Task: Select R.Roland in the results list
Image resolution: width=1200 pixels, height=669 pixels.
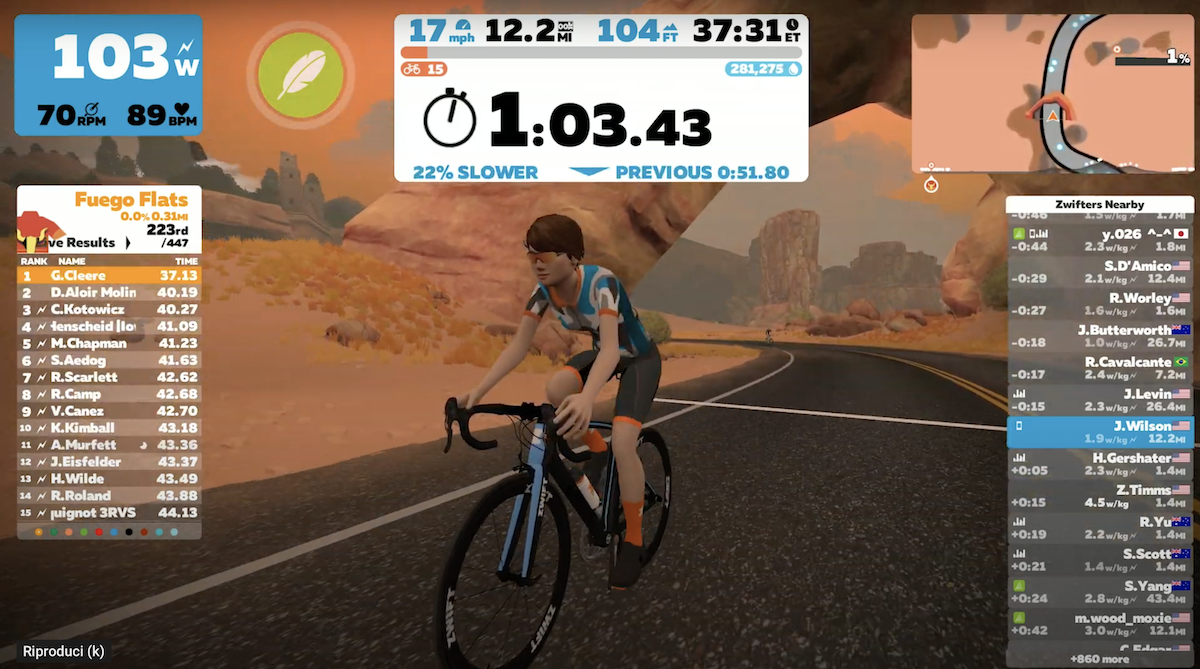Action: 109,496
